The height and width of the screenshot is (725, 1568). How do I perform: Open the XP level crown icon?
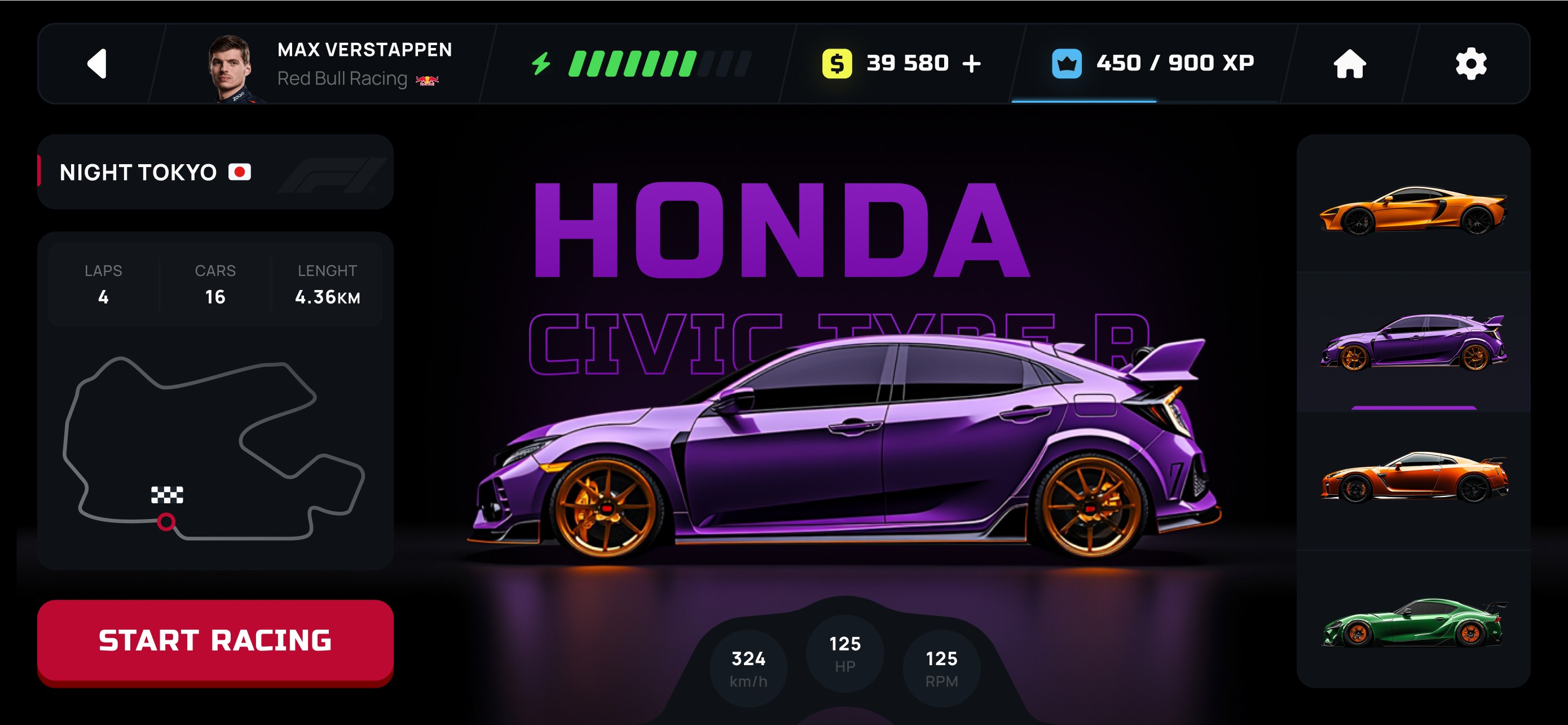coord(1067,64)
